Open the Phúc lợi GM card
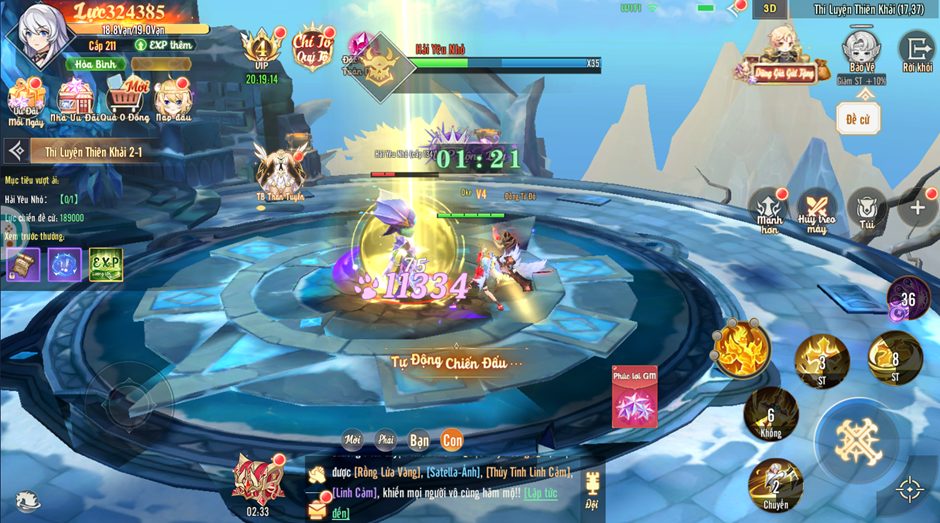The height and width of the screenshot is (523, 940). tap(635, 397)
